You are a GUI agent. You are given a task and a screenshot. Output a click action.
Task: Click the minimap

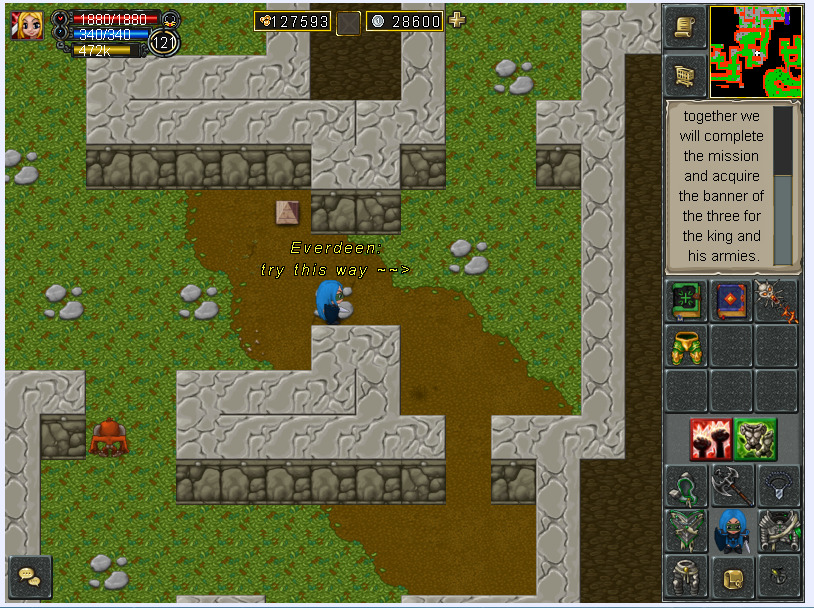click(x=756, y=50)
